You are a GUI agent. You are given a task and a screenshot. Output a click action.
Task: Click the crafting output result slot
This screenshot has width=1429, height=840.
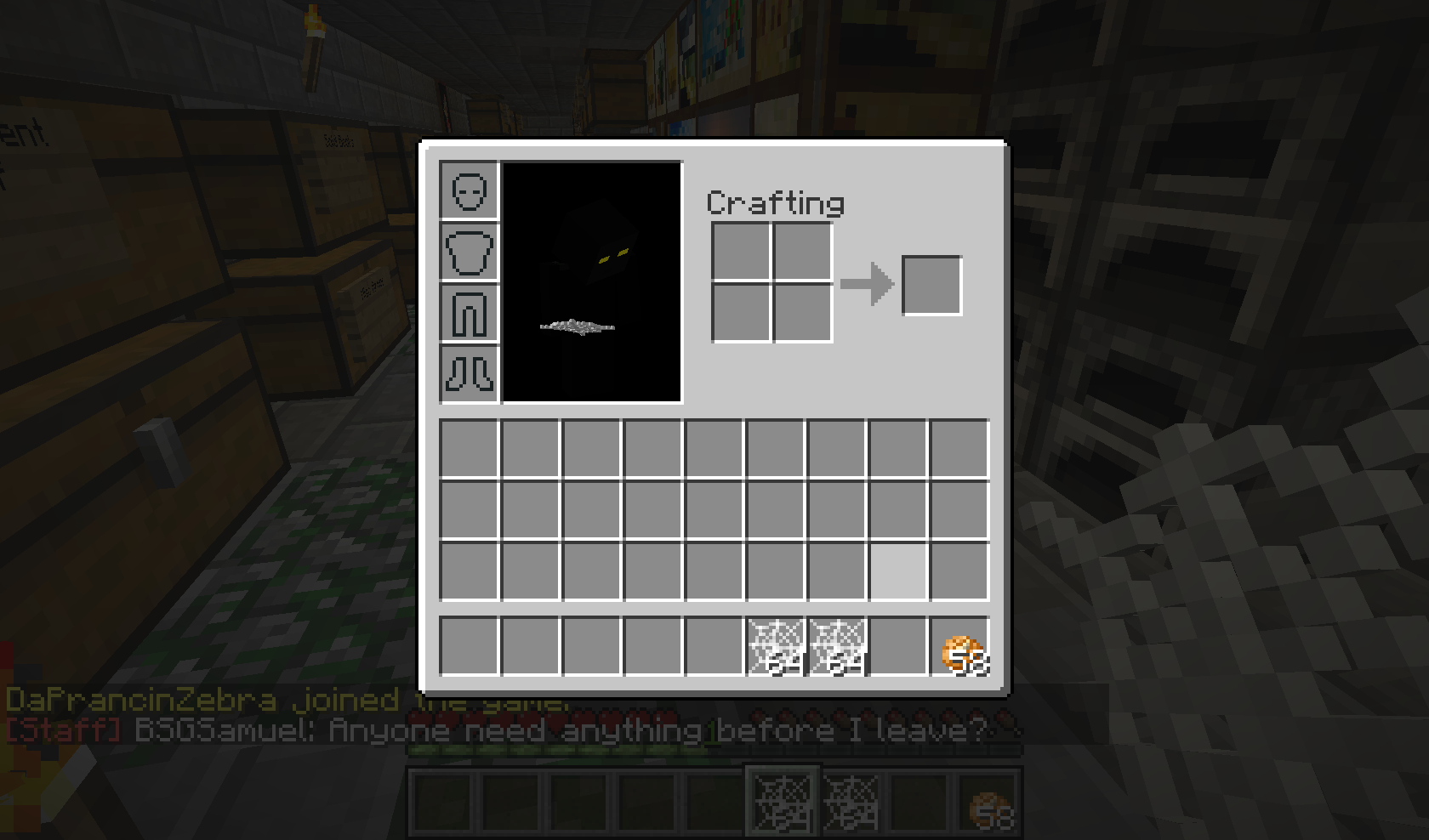tap(932, 284)
